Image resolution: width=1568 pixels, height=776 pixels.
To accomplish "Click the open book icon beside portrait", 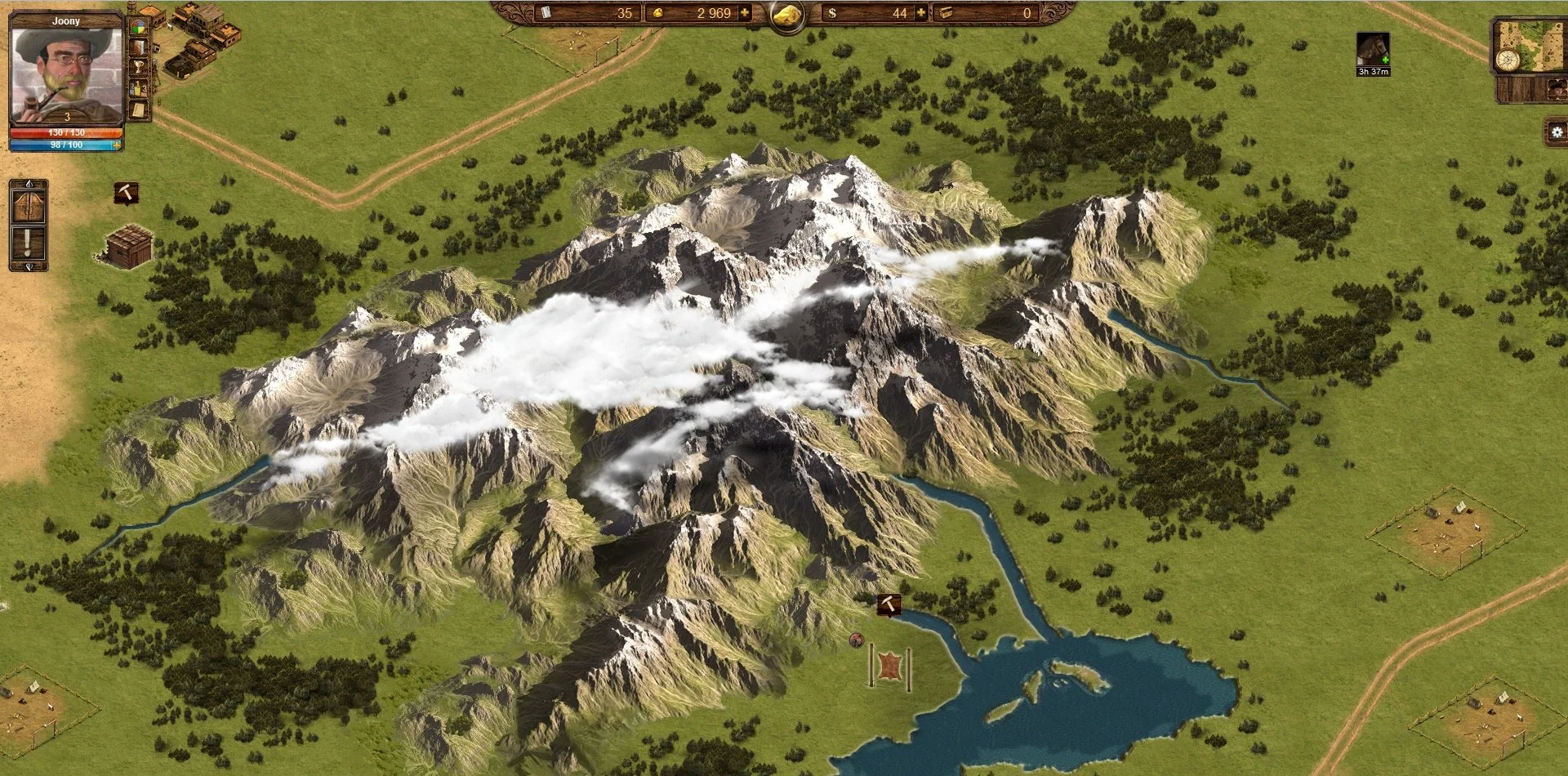I will point(140,49).
